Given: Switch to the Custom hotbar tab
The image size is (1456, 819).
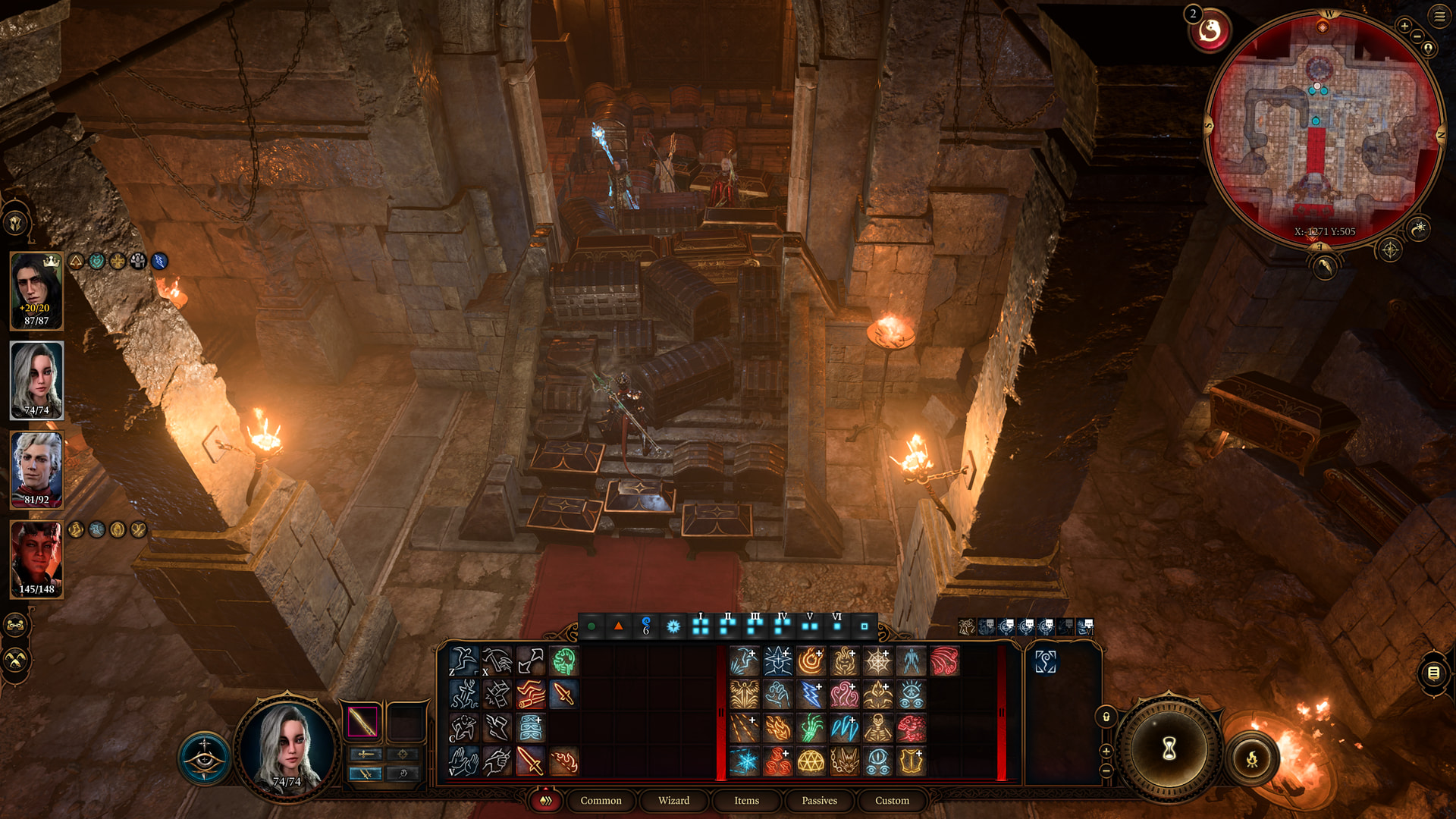Looking at the screenshot, I should tap(892, 801).
